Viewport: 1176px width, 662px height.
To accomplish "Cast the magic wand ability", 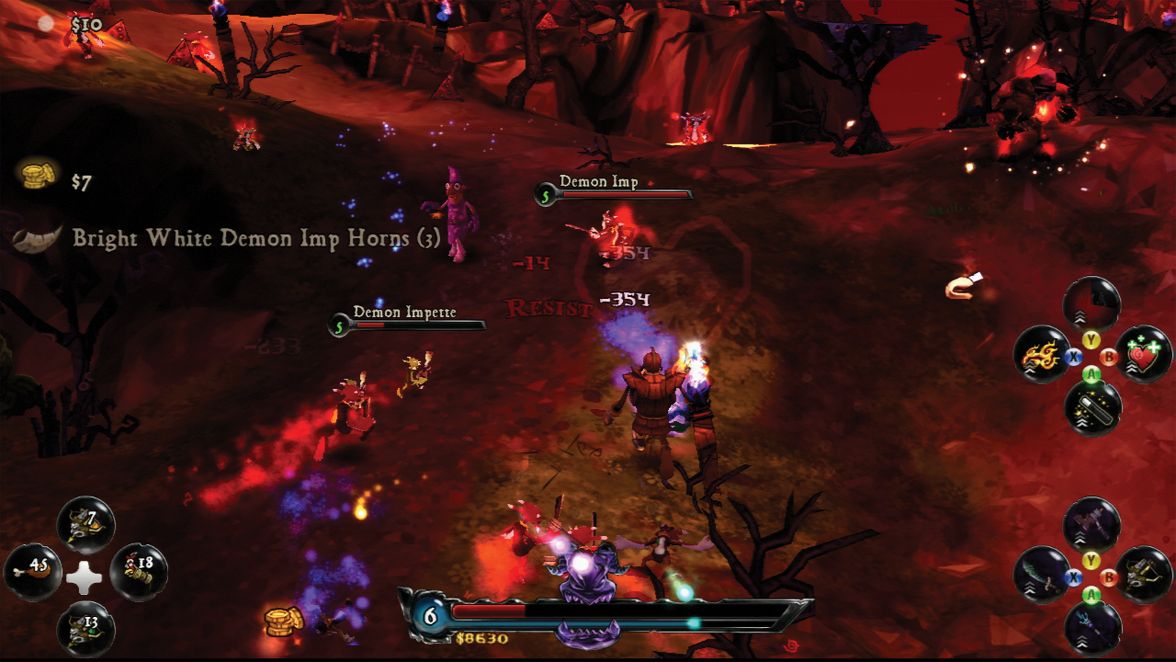I will click(1092, 407).
